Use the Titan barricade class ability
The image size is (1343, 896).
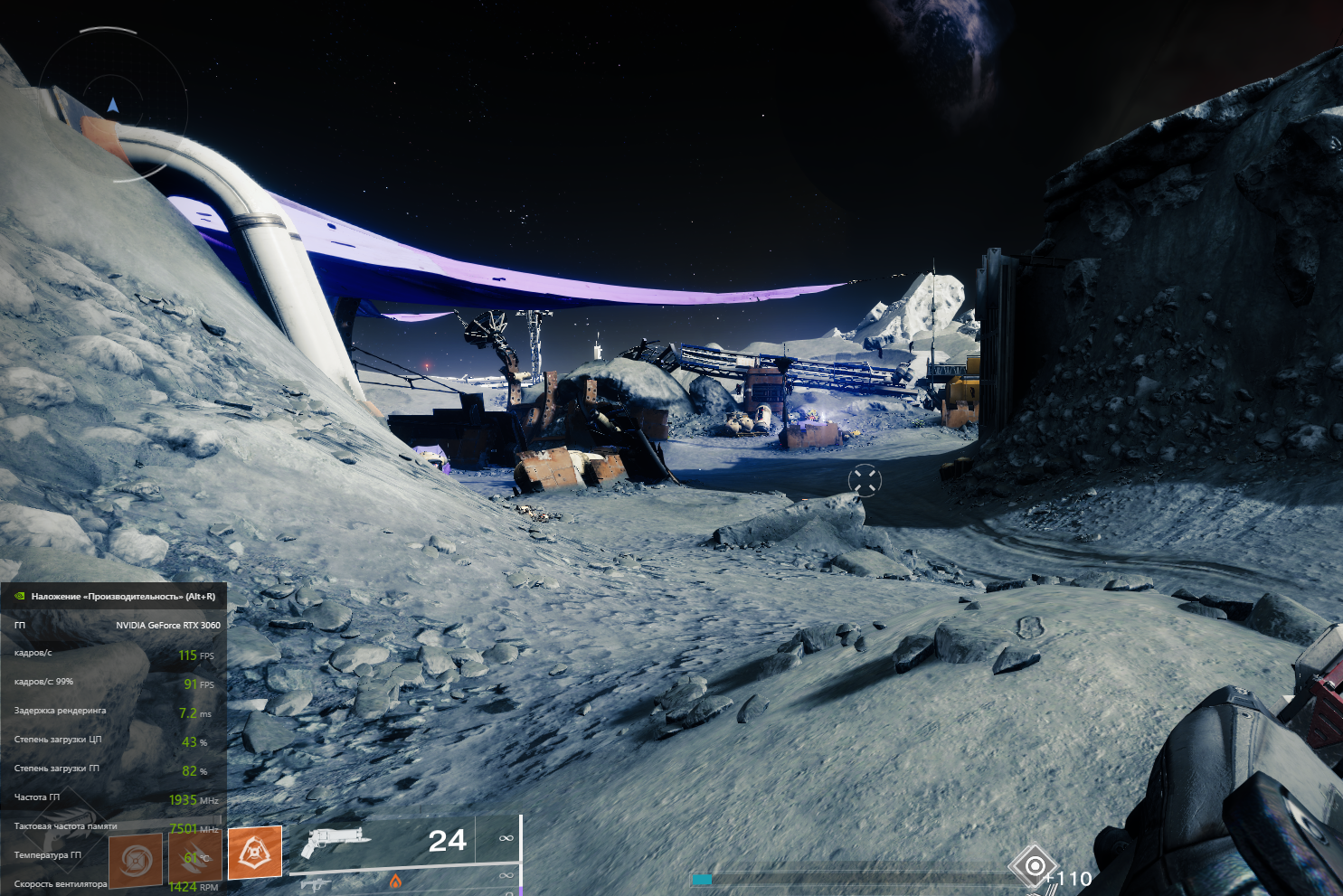point(254,852)
